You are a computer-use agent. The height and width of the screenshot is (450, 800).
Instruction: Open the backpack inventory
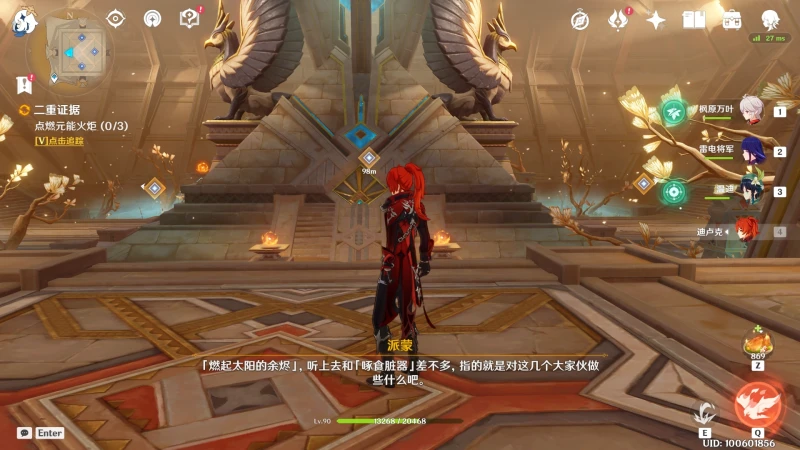(x=732, y=20)
